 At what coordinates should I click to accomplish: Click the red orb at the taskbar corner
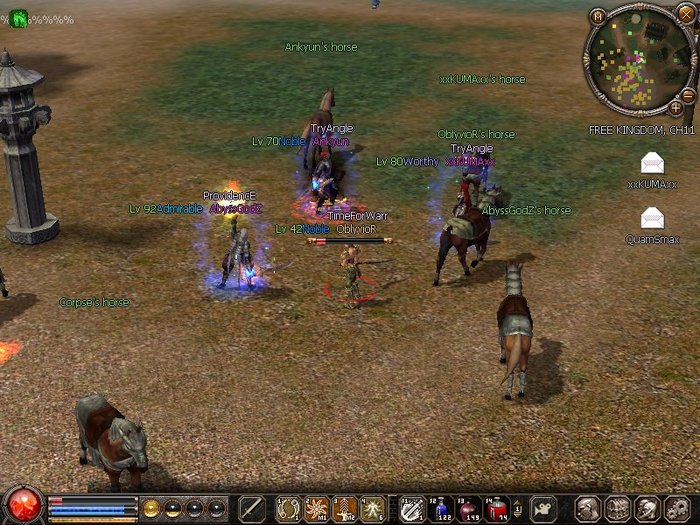point(21,504)
